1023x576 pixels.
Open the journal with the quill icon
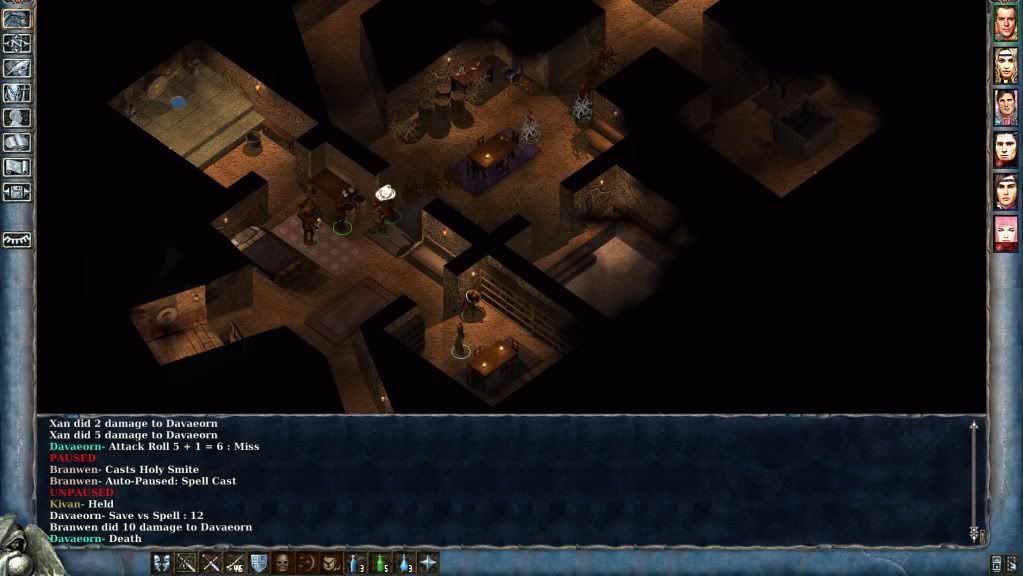pyautogui.click(x=17, y=68)
